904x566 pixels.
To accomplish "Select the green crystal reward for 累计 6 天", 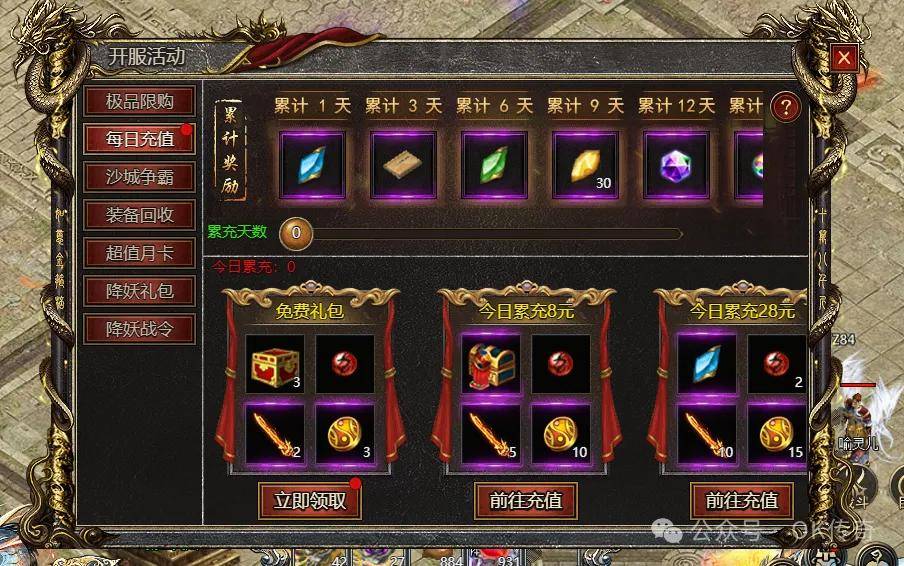I will pos(494,165).
